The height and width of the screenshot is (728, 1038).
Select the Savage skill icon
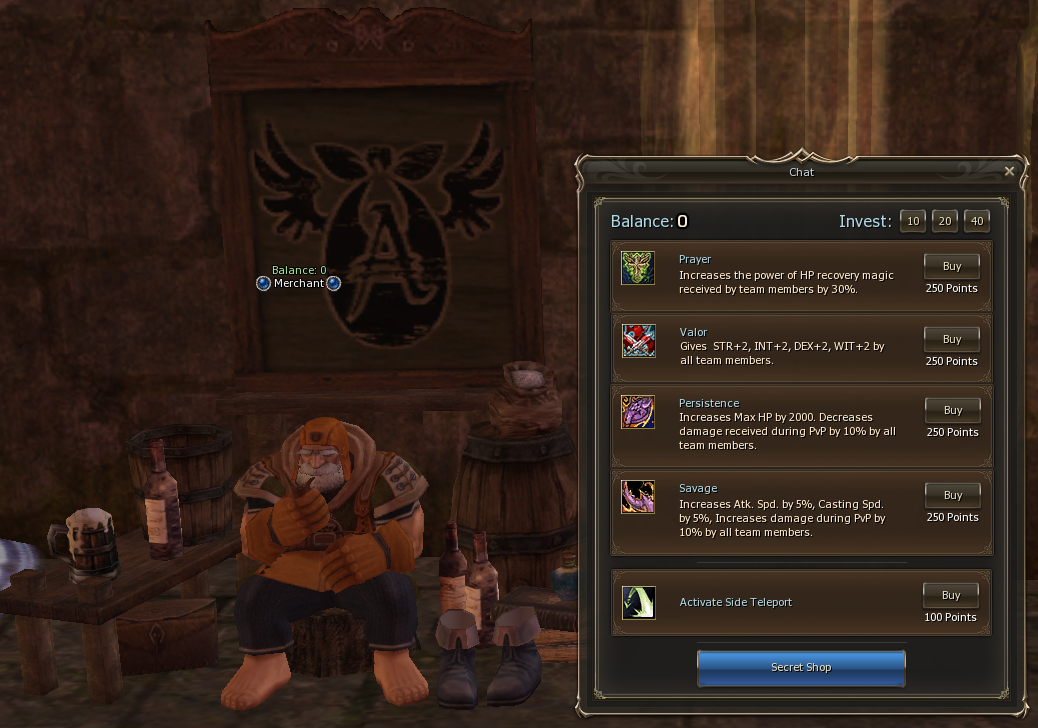pos(638,497)
